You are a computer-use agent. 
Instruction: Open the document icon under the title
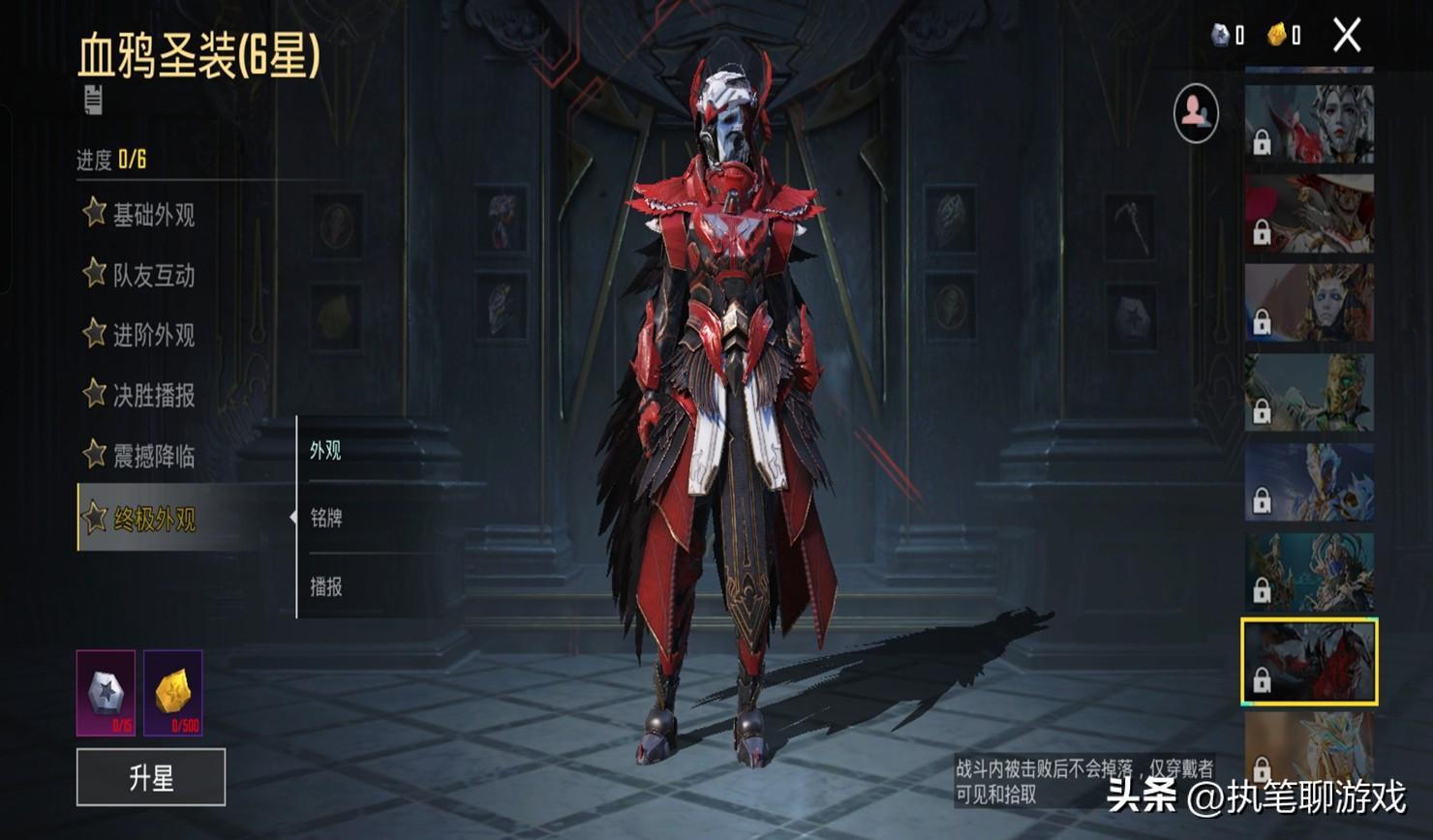click(93, 100)
